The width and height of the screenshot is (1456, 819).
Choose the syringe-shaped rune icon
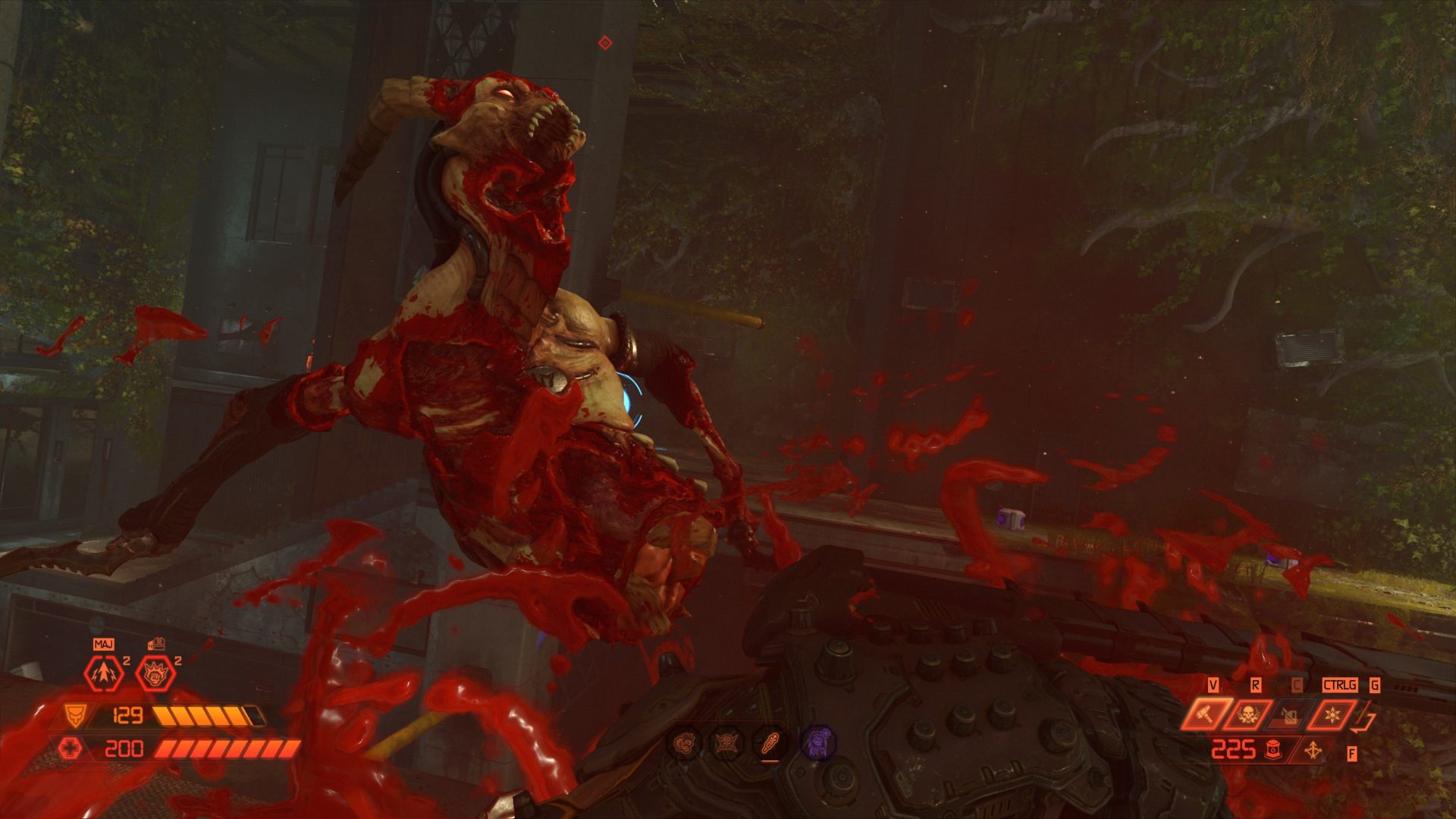pos(772,741)
